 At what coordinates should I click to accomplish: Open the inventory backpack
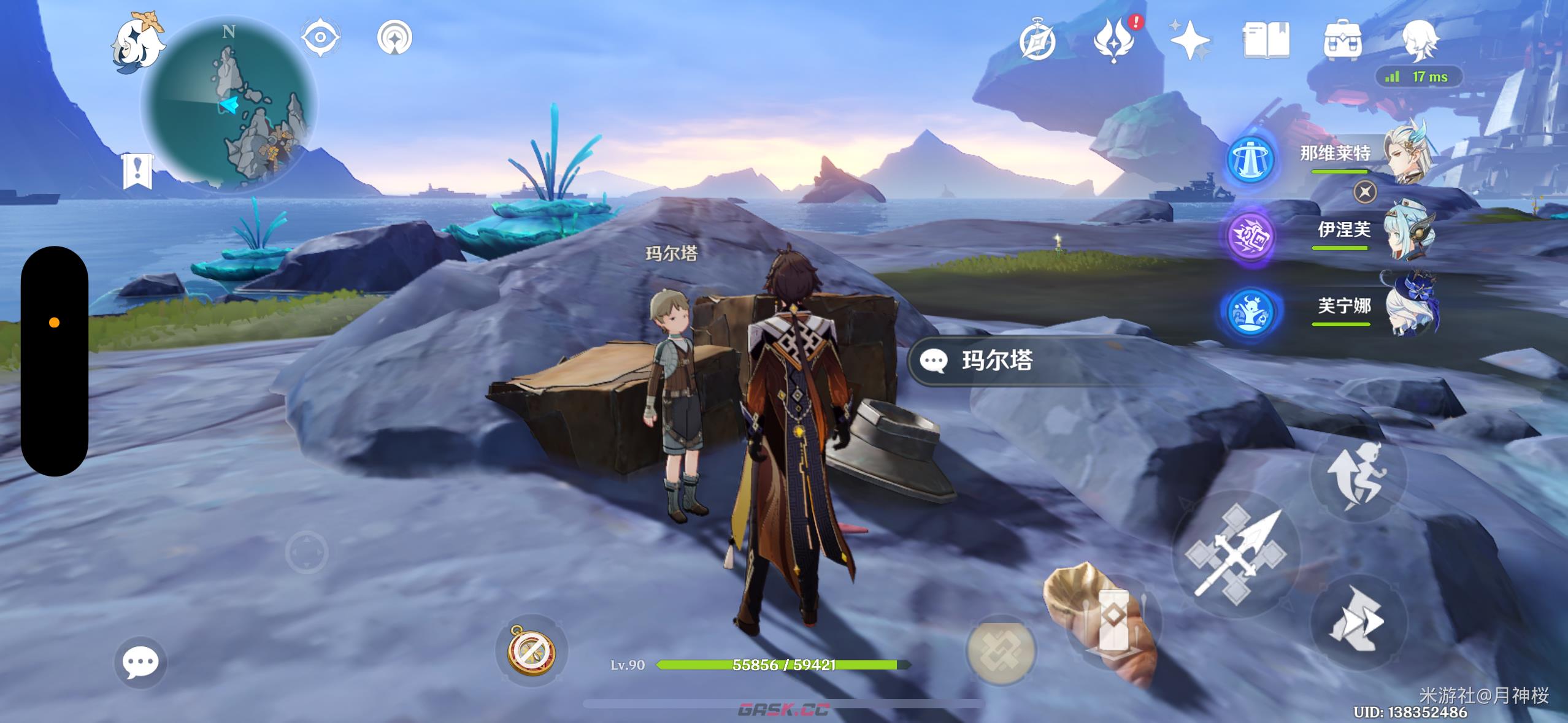tap(1342, 40)
